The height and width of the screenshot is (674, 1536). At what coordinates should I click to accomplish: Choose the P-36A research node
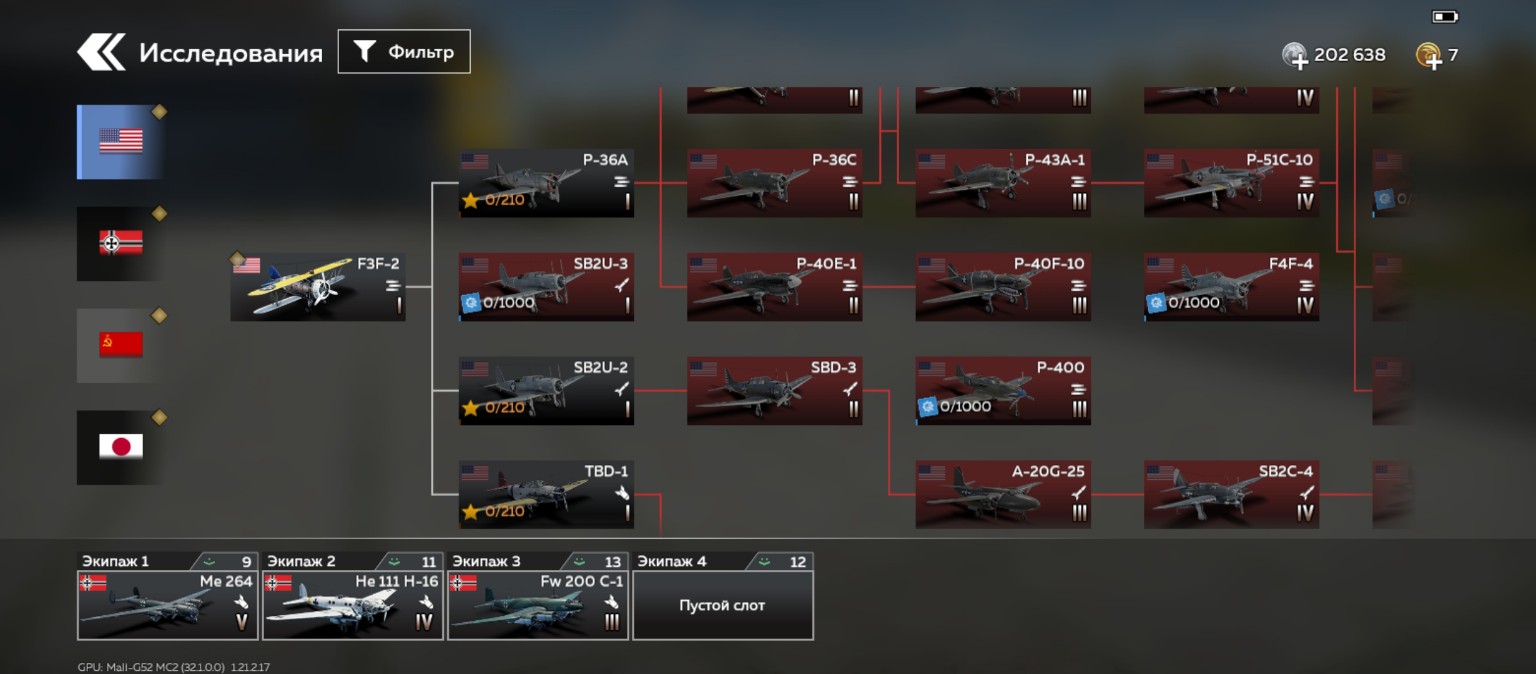pos(546,183)
